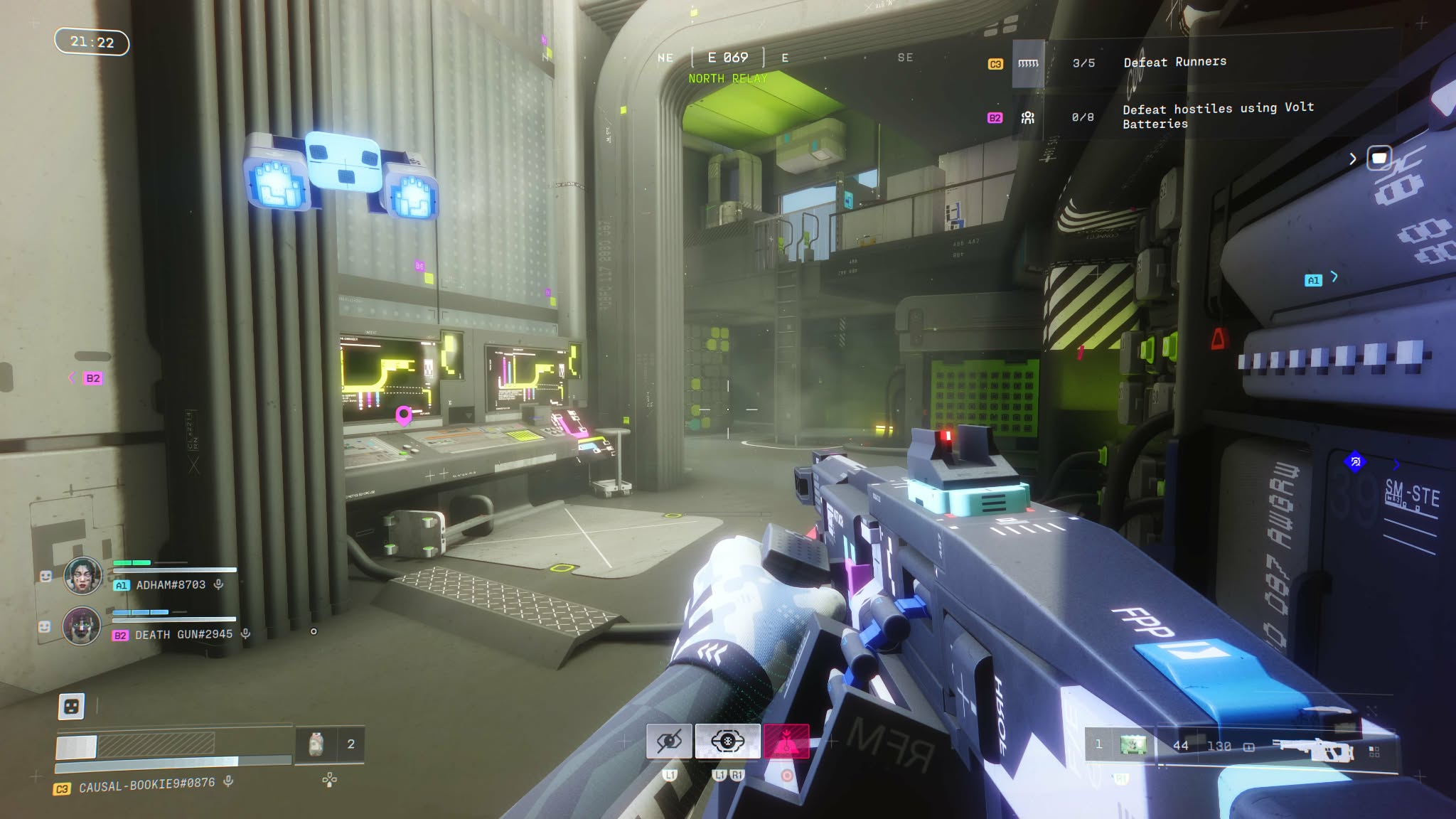Choose the green grenade equipment slot
The image size is (1456, 819).
[1133, 745]
